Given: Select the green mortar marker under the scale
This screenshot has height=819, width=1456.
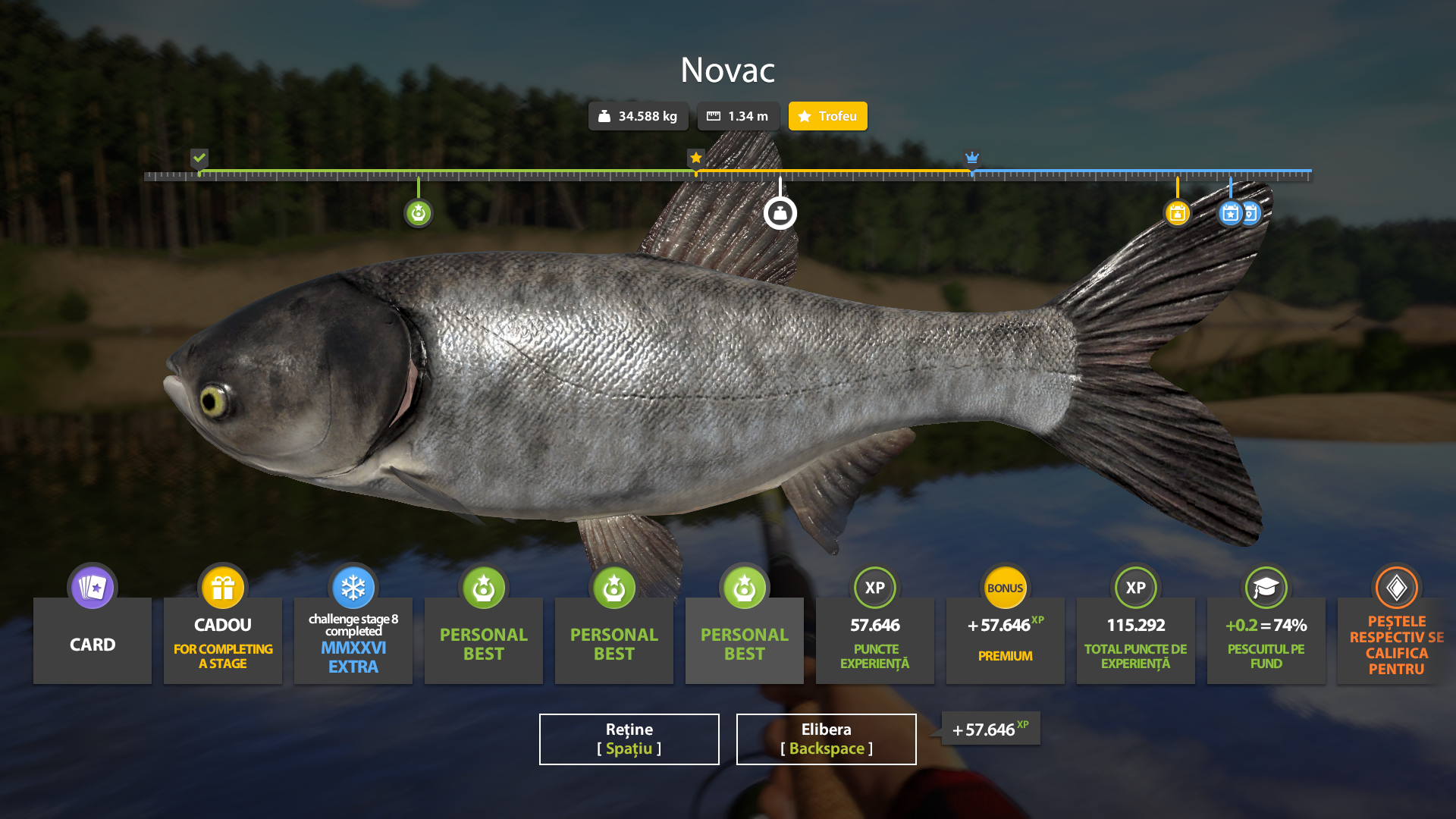Looking at the screenshot, I should [x=419, y=213].
